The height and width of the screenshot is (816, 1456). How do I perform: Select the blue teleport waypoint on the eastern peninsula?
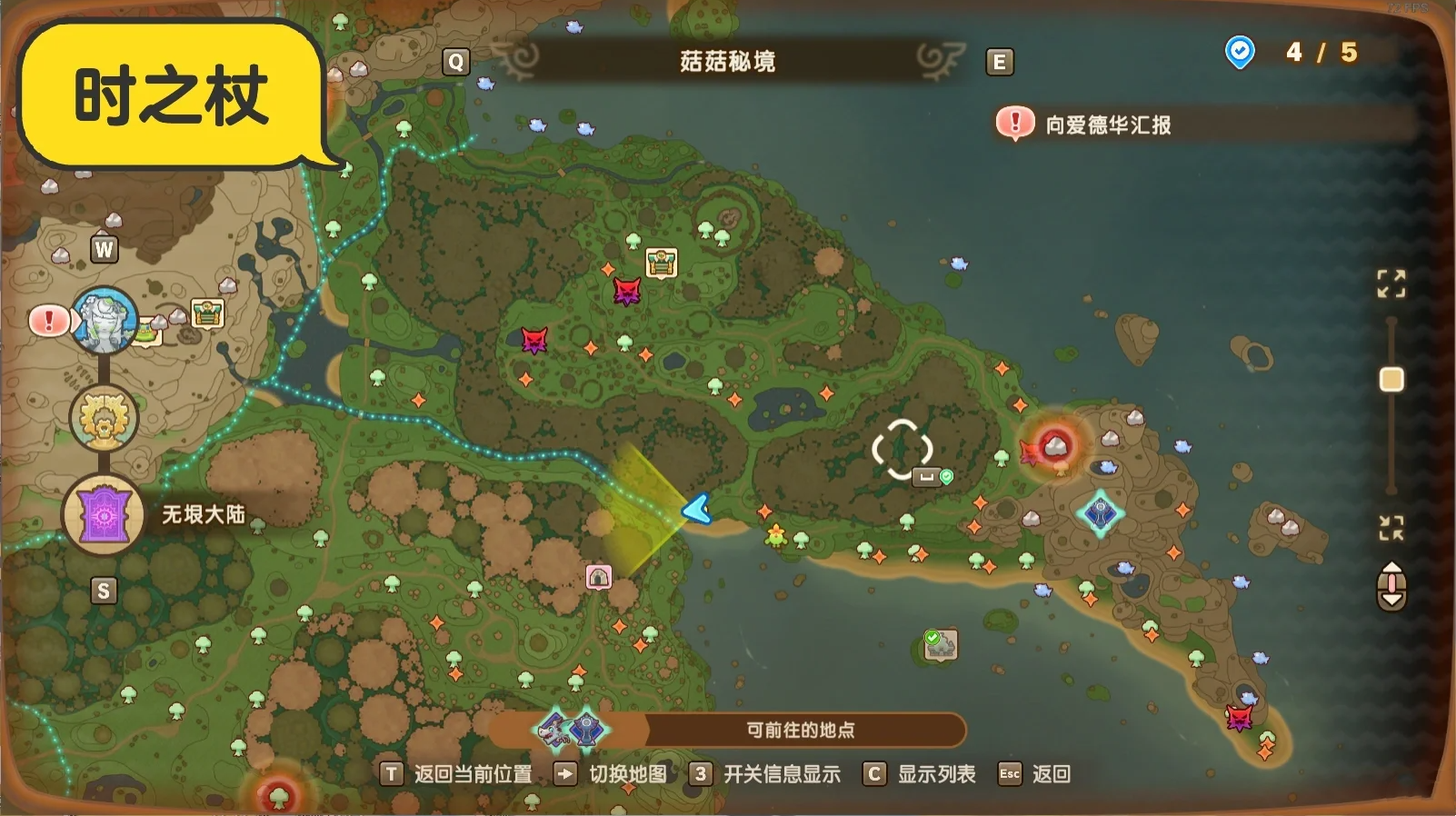[1101, 513]
